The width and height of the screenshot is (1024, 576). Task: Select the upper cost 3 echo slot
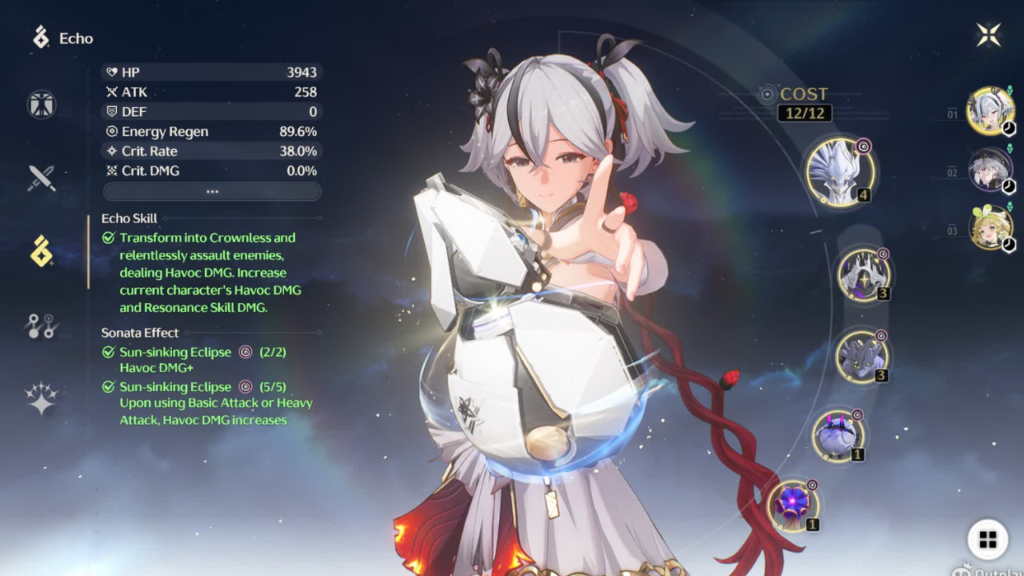pos(862,275)
